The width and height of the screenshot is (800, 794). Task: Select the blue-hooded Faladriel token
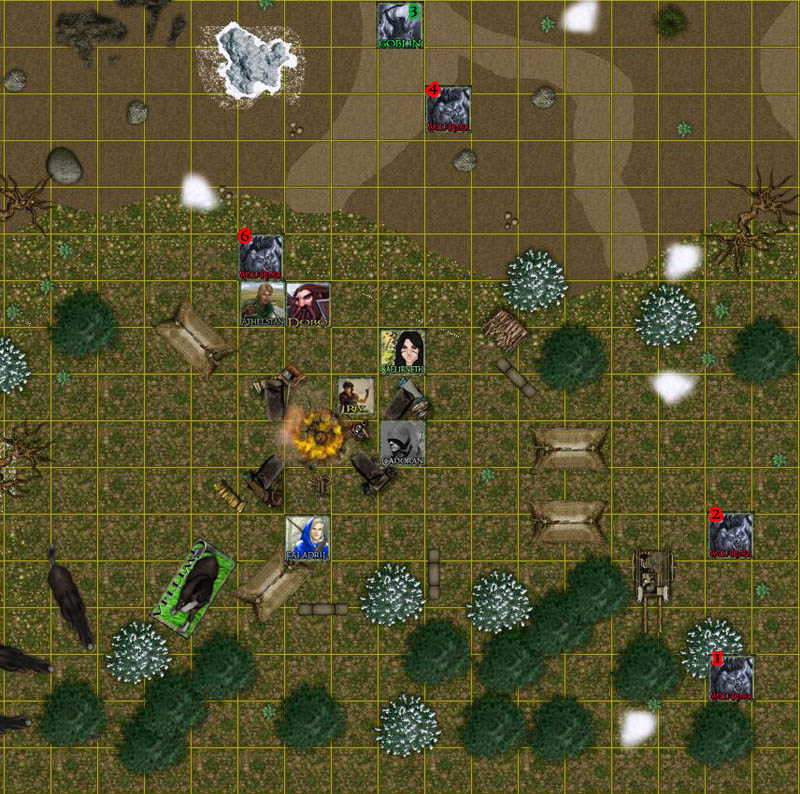click(x=307, y=538)
